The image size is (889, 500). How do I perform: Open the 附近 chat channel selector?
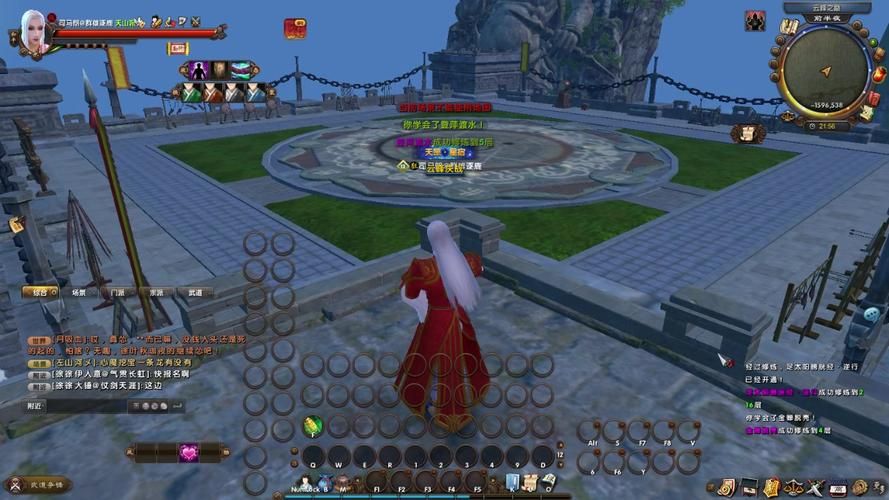click(x=36, y=406)
